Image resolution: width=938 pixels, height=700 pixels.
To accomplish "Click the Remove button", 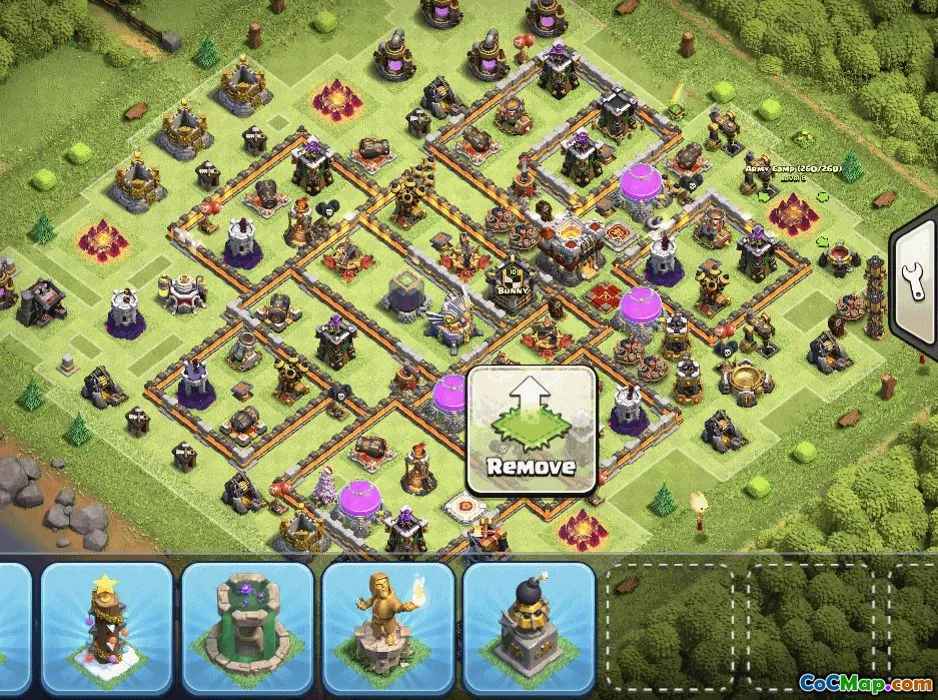I will pyautogui.click(x=531, y=430).
